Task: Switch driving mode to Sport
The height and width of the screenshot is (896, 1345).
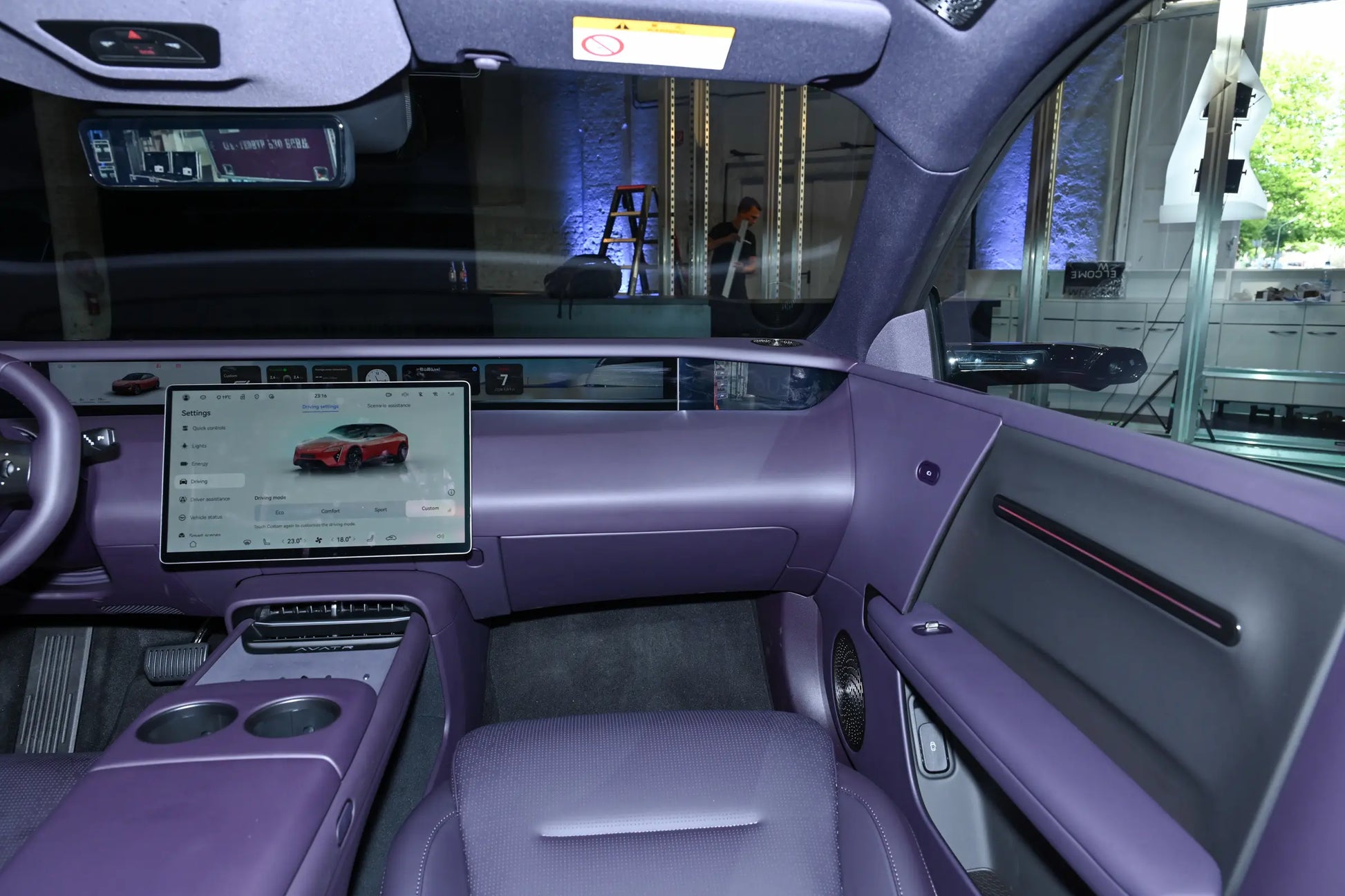Action: tap(381, 510)
